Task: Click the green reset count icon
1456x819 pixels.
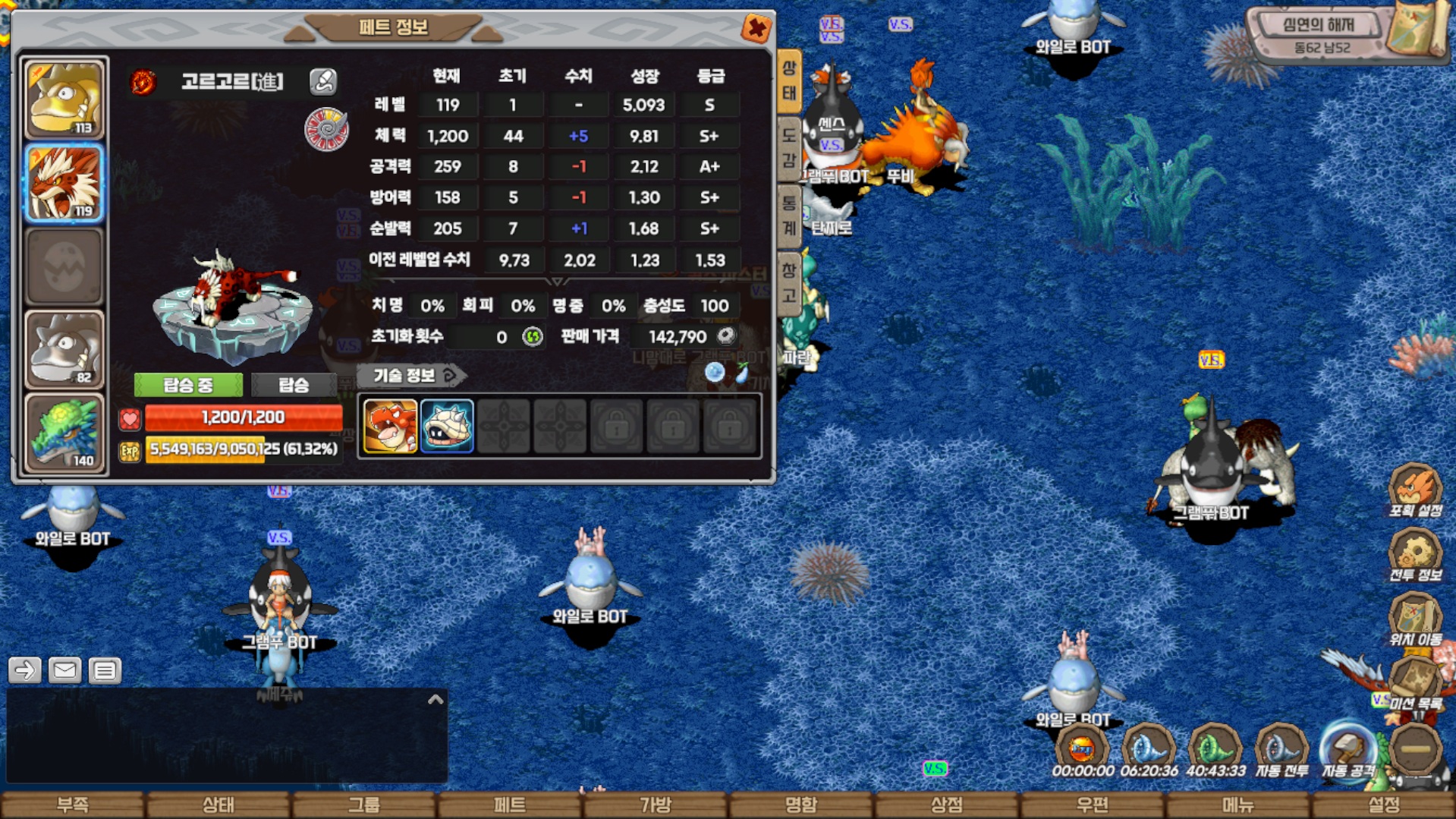Action: coord(533,336)
